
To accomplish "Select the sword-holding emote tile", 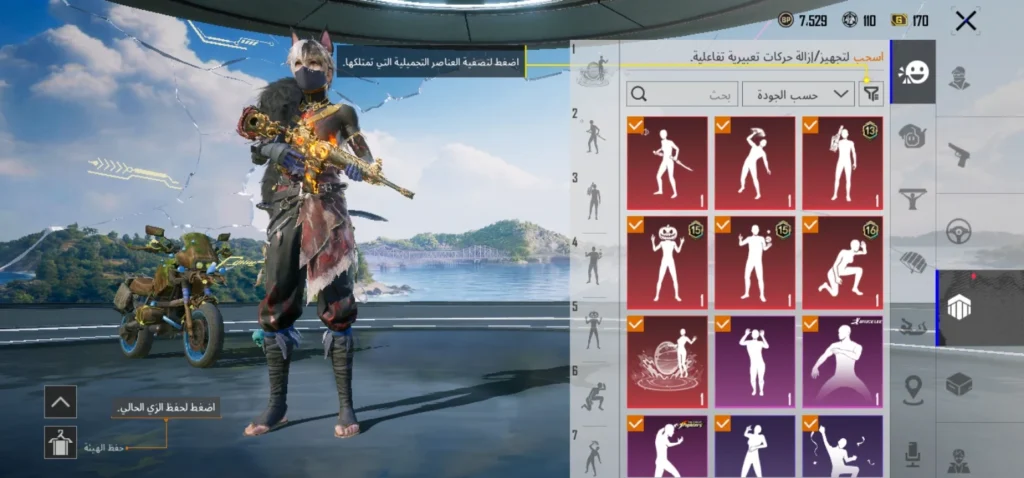I will coord(667,163).
